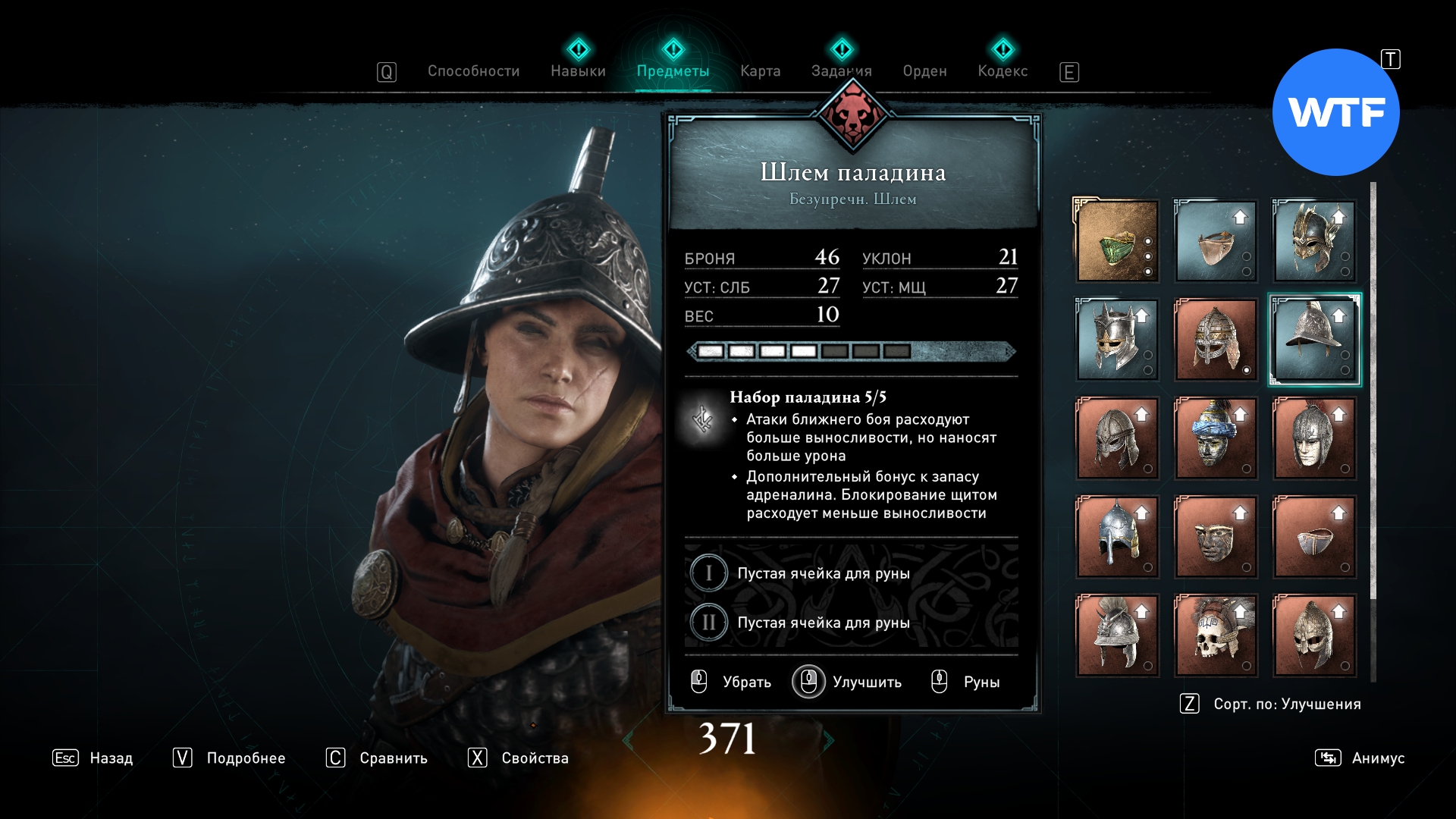Select the Предметы tab
Viewport: 1456px width, 819px height.
click(673, 71)
